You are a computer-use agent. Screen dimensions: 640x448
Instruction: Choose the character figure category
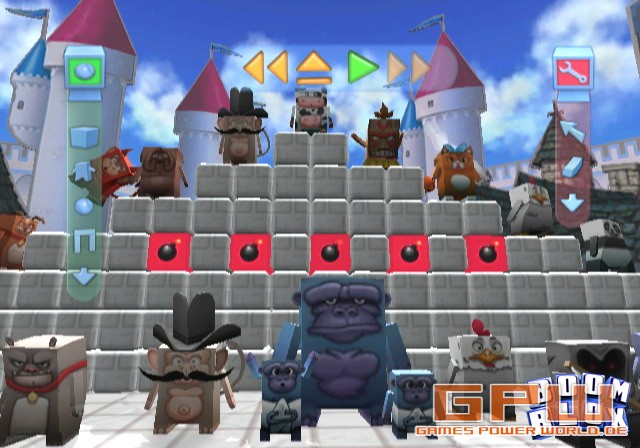coord(84,172)
